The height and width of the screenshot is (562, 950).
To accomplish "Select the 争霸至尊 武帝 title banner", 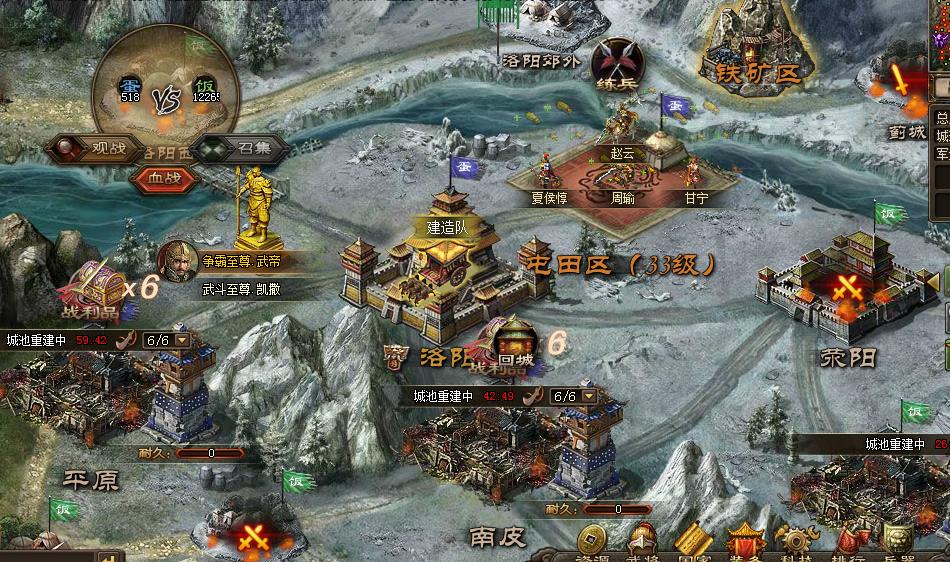I will pos(240,261).
